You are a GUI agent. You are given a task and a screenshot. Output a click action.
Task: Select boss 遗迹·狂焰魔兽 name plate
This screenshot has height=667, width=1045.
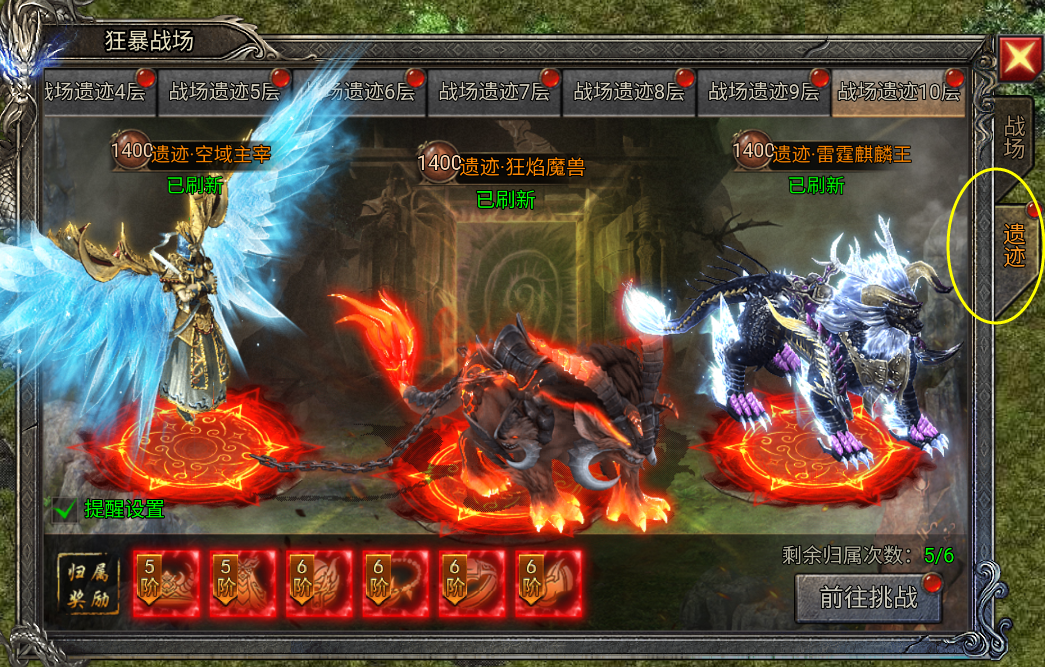[507, 165]
